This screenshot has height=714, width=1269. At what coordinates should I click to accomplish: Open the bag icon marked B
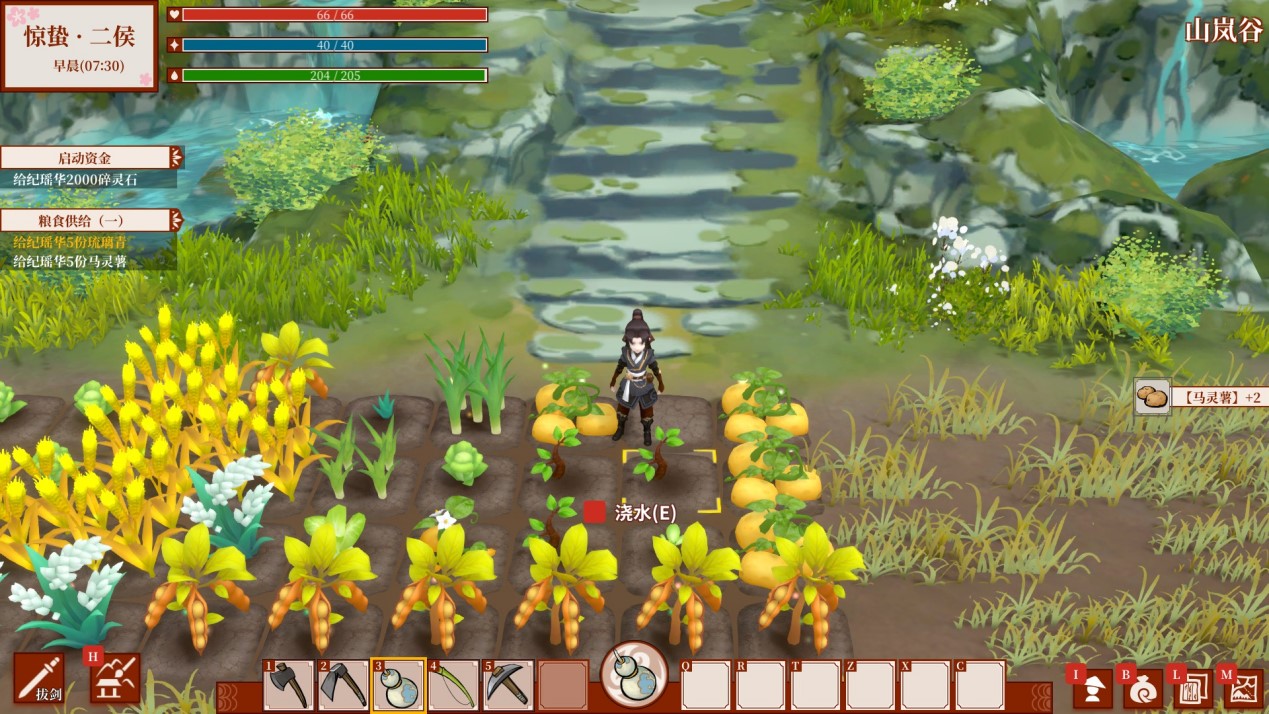coord(1143,688)
